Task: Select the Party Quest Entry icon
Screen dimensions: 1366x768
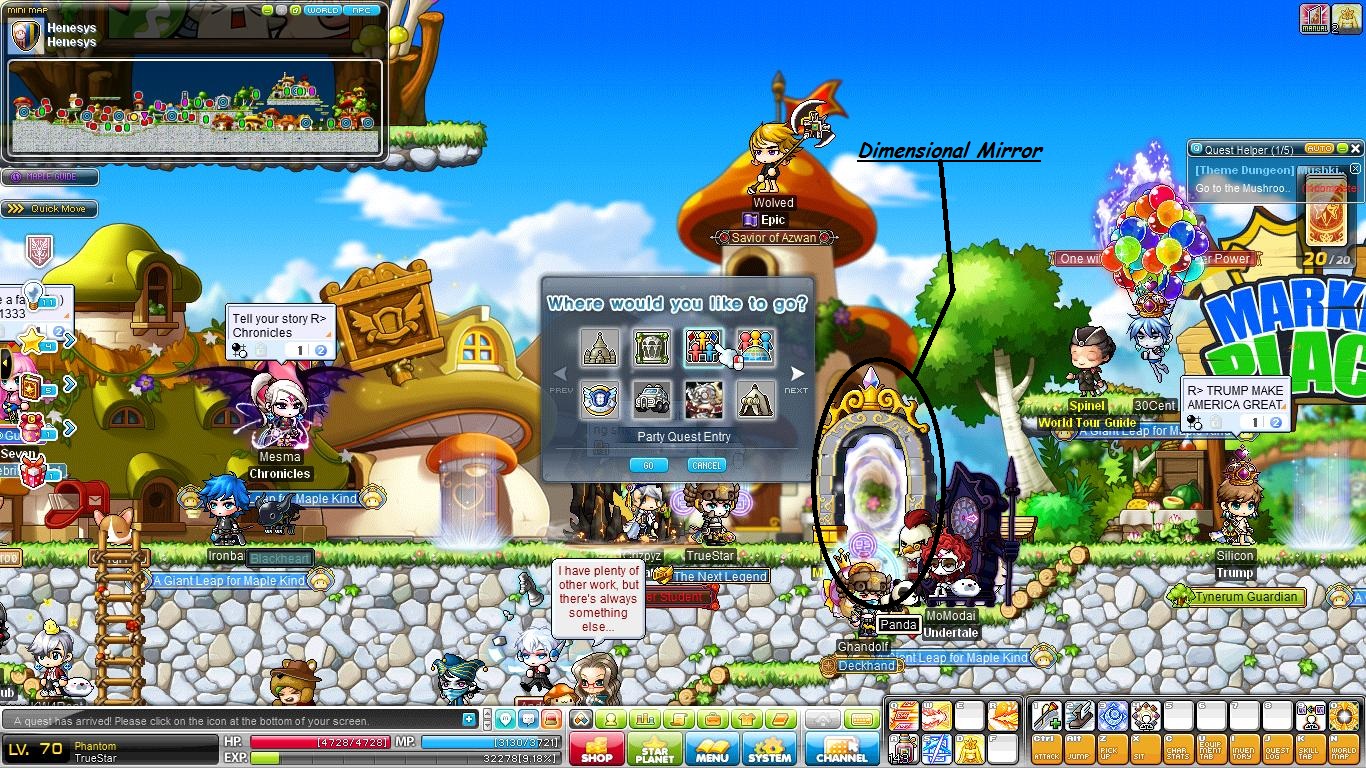Action: [x=704, y=347]
